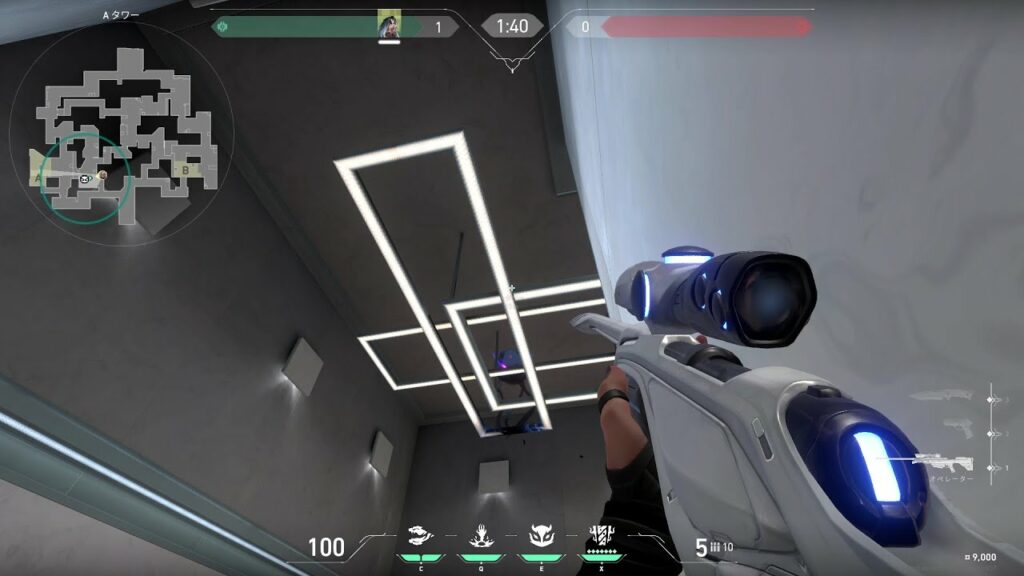Trigger the Haunt ability icon
1024x576 pixels.
tap(540, 536)
